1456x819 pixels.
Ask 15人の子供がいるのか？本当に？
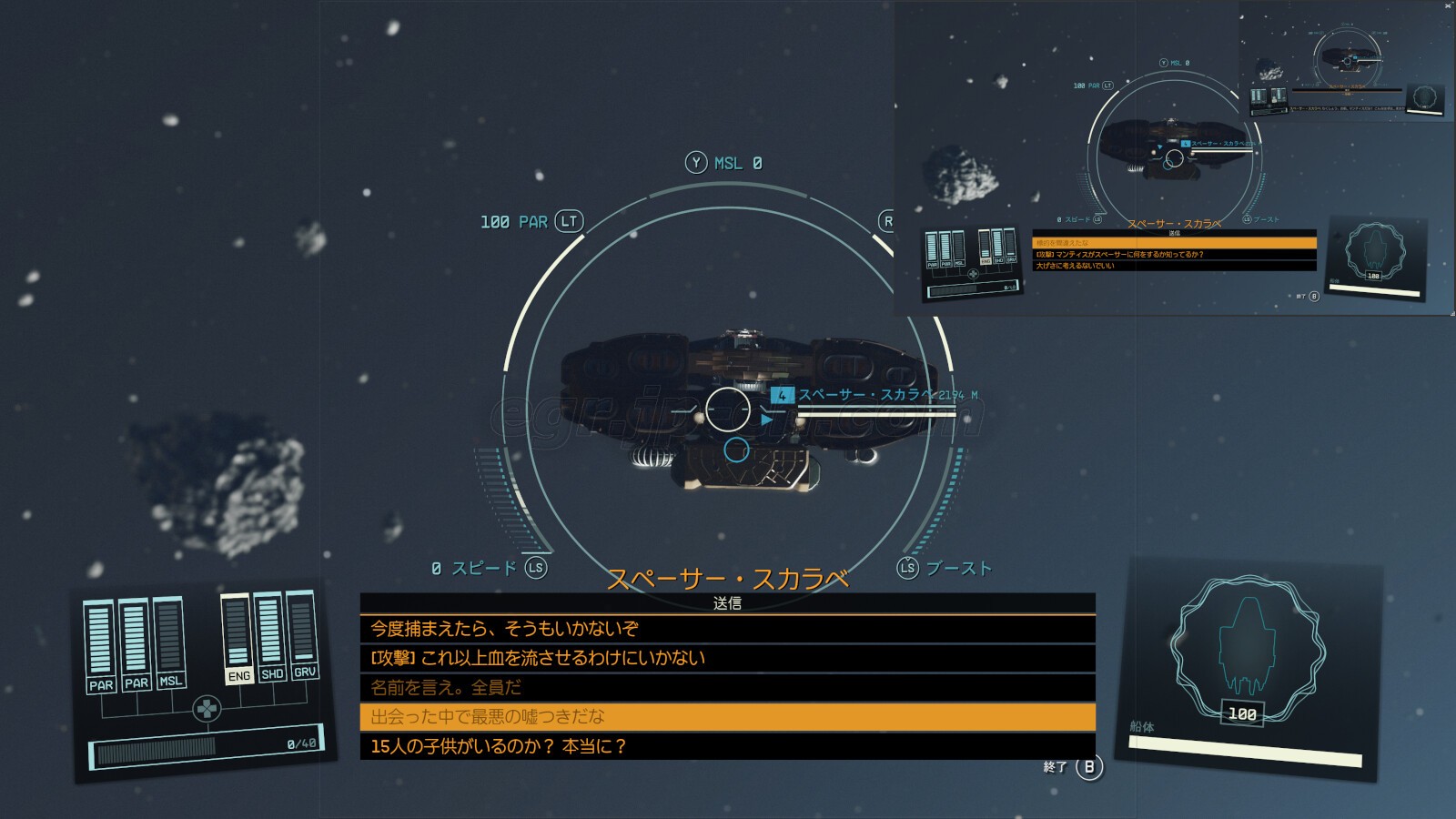click(726, 746)
